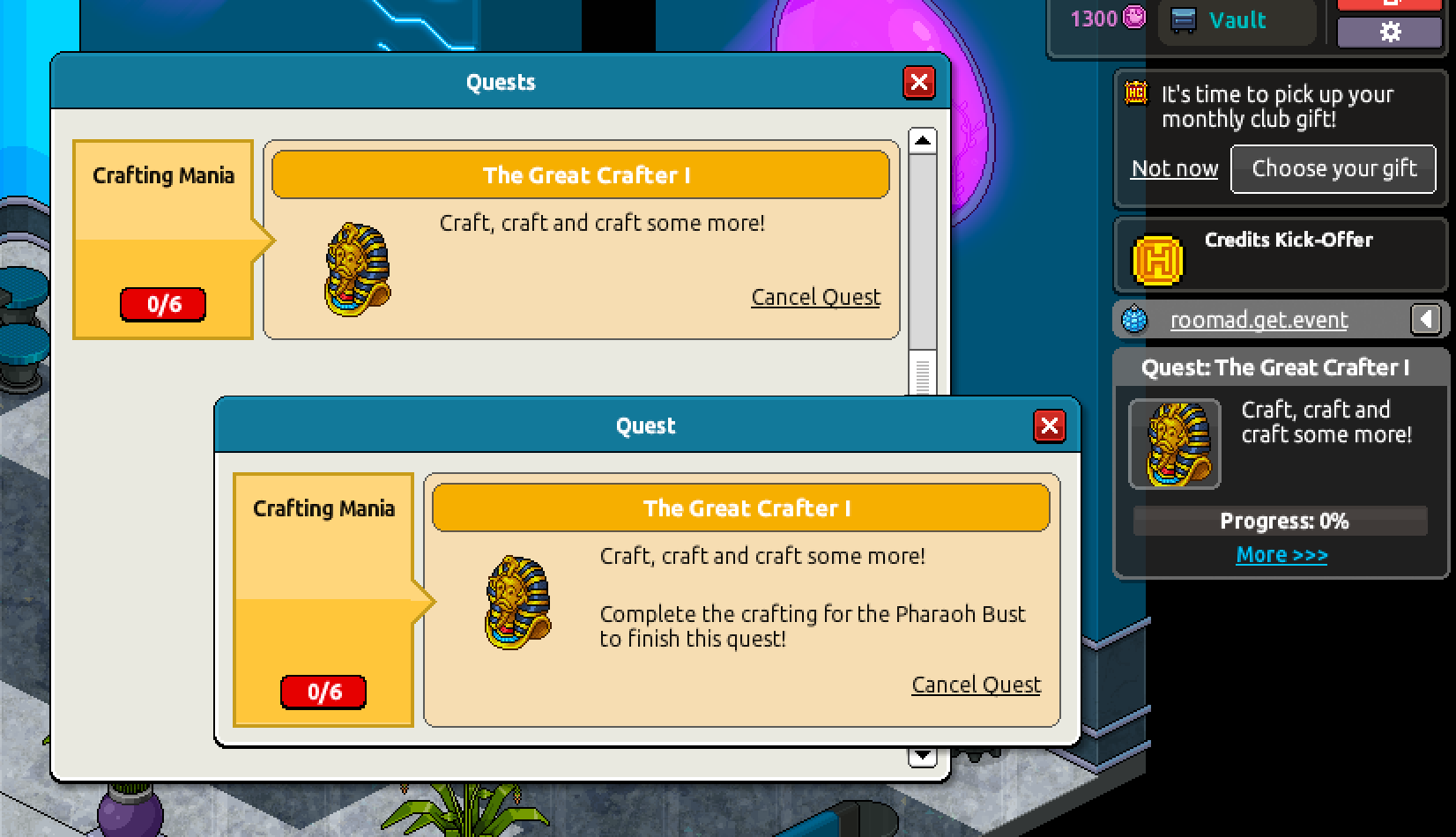
Task: Click the scroll-down arrow in the Quests window
Action: (923, 755)
